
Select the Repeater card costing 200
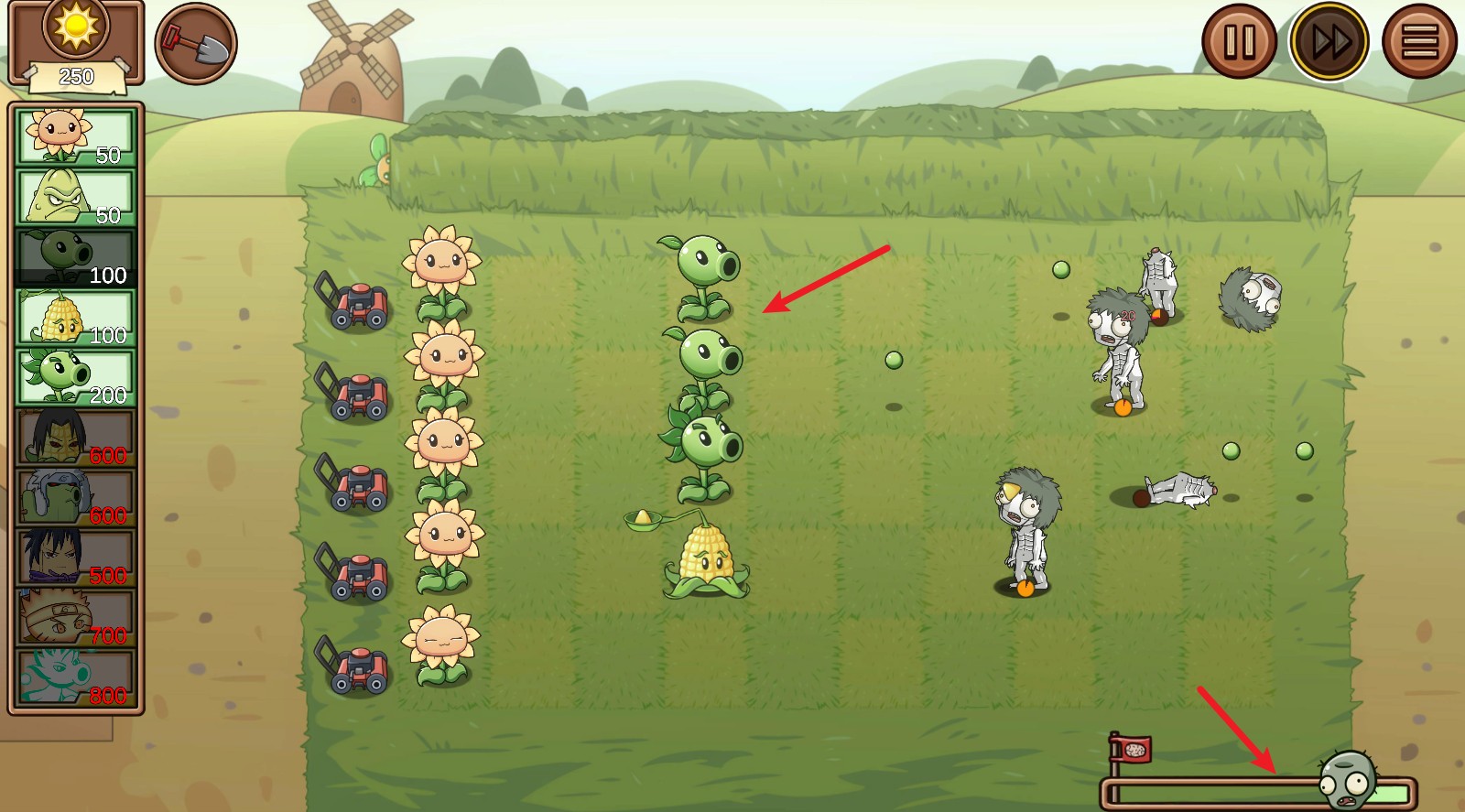coord(73,375)
